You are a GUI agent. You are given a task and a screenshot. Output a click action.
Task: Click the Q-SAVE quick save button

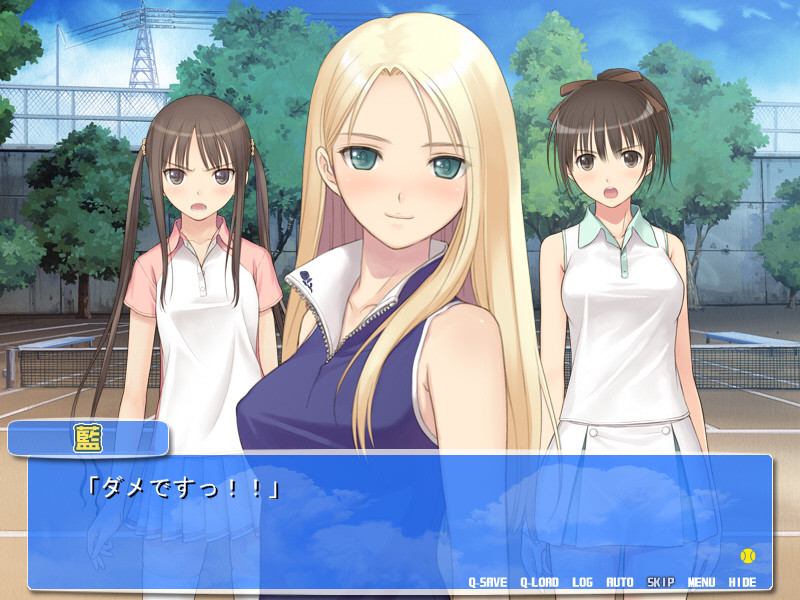click(x=488, y=581)
